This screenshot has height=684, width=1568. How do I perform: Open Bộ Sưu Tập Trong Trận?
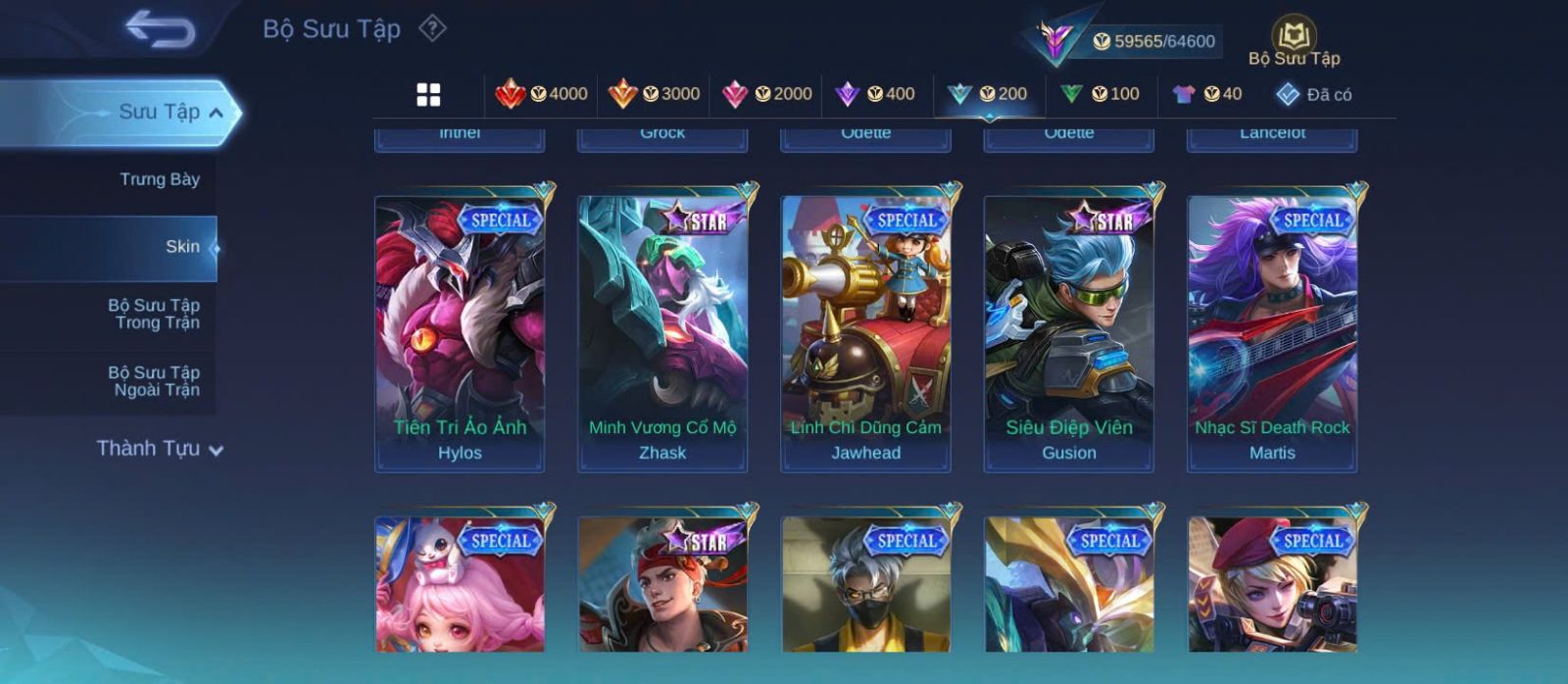154,314
